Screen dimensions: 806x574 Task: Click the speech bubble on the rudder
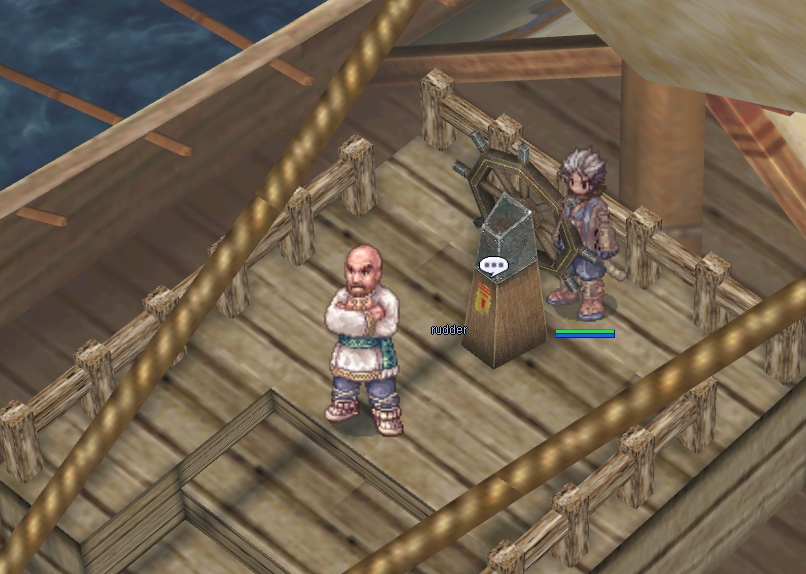tap(493, 266)
